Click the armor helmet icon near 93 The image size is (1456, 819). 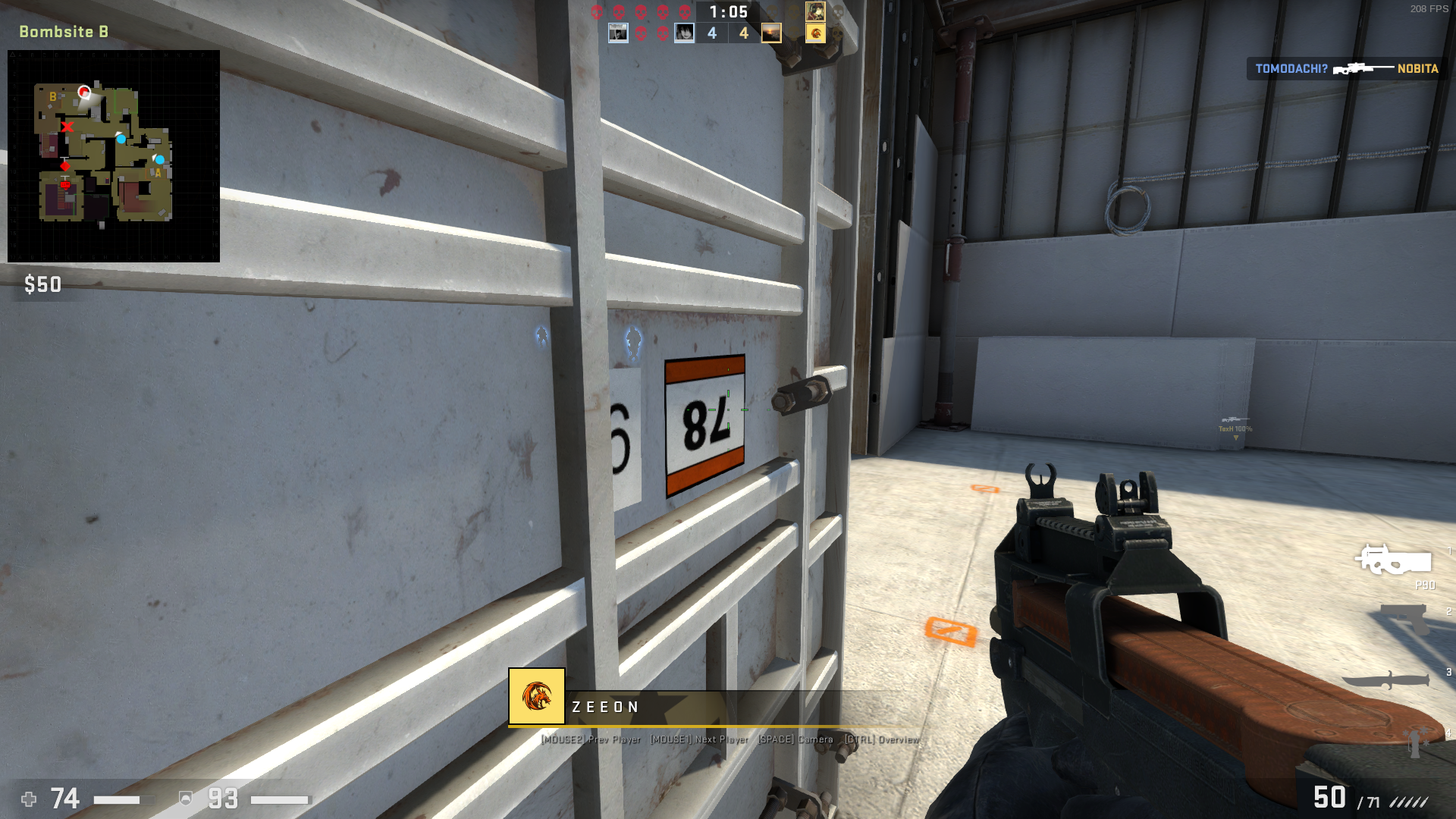tap(184, 799)
